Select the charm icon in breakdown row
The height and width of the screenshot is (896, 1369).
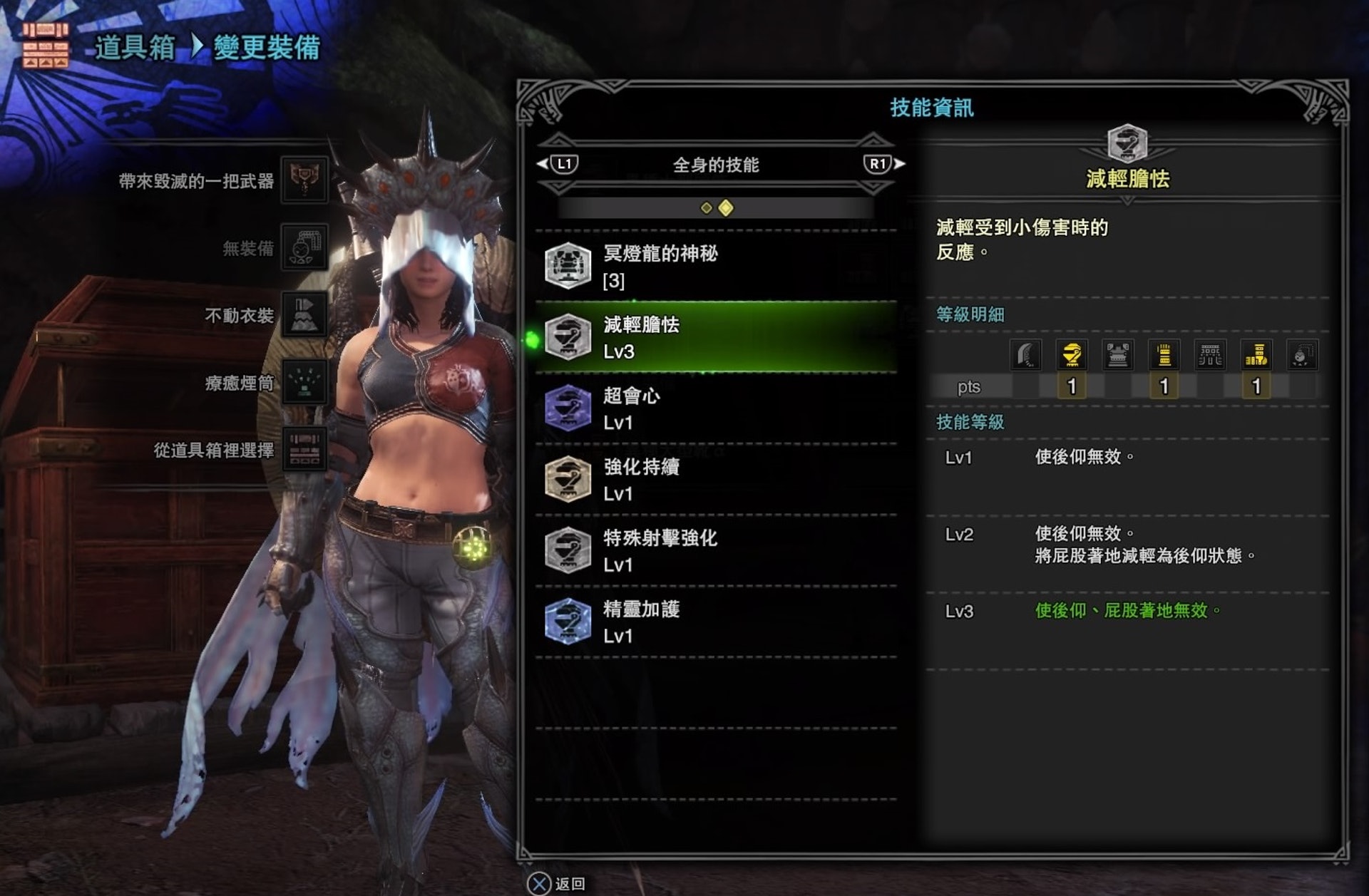[1301, 354]
